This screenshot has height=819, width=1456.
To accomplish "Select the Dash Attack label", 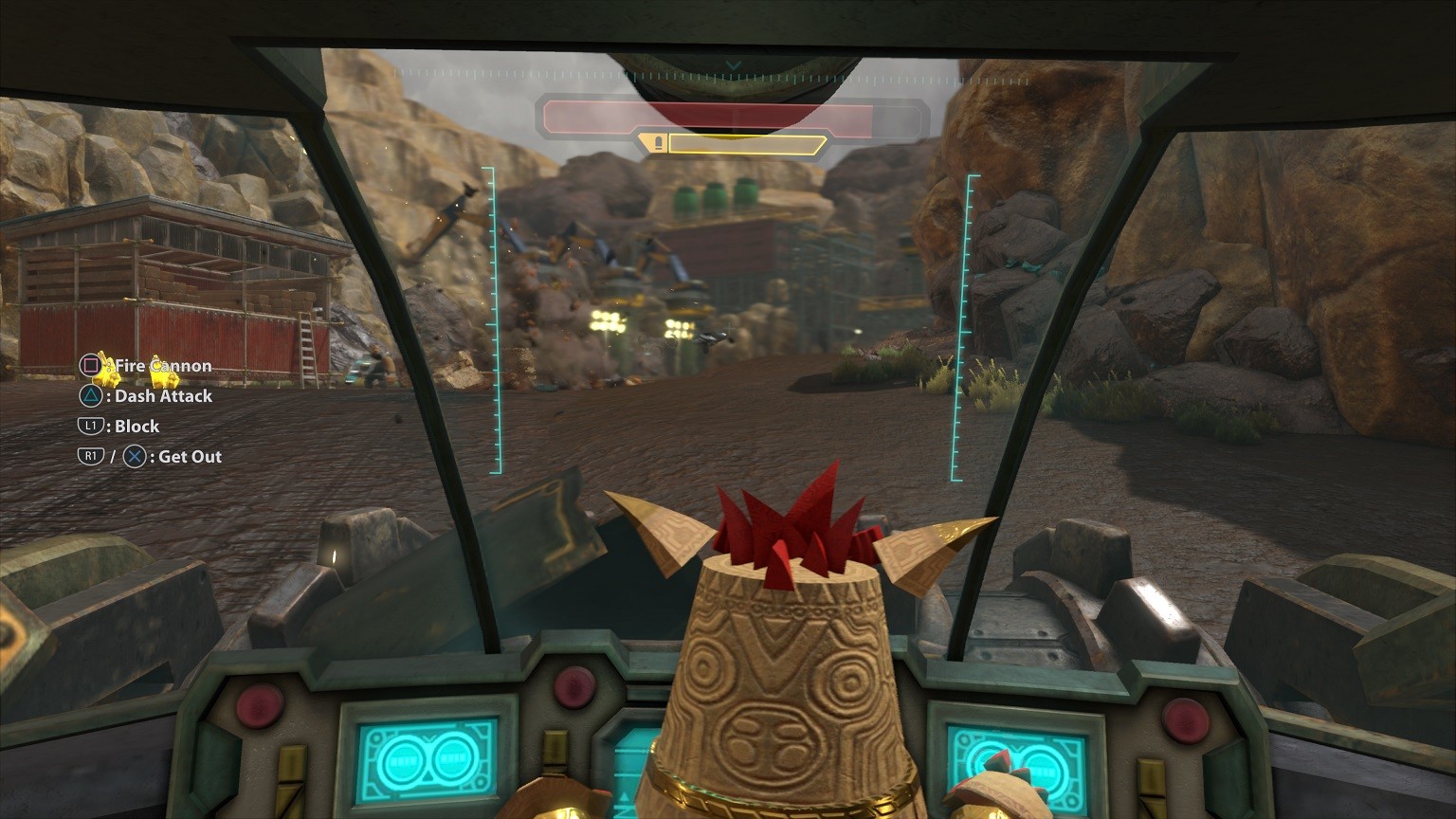I will click(x=163, y=395).
